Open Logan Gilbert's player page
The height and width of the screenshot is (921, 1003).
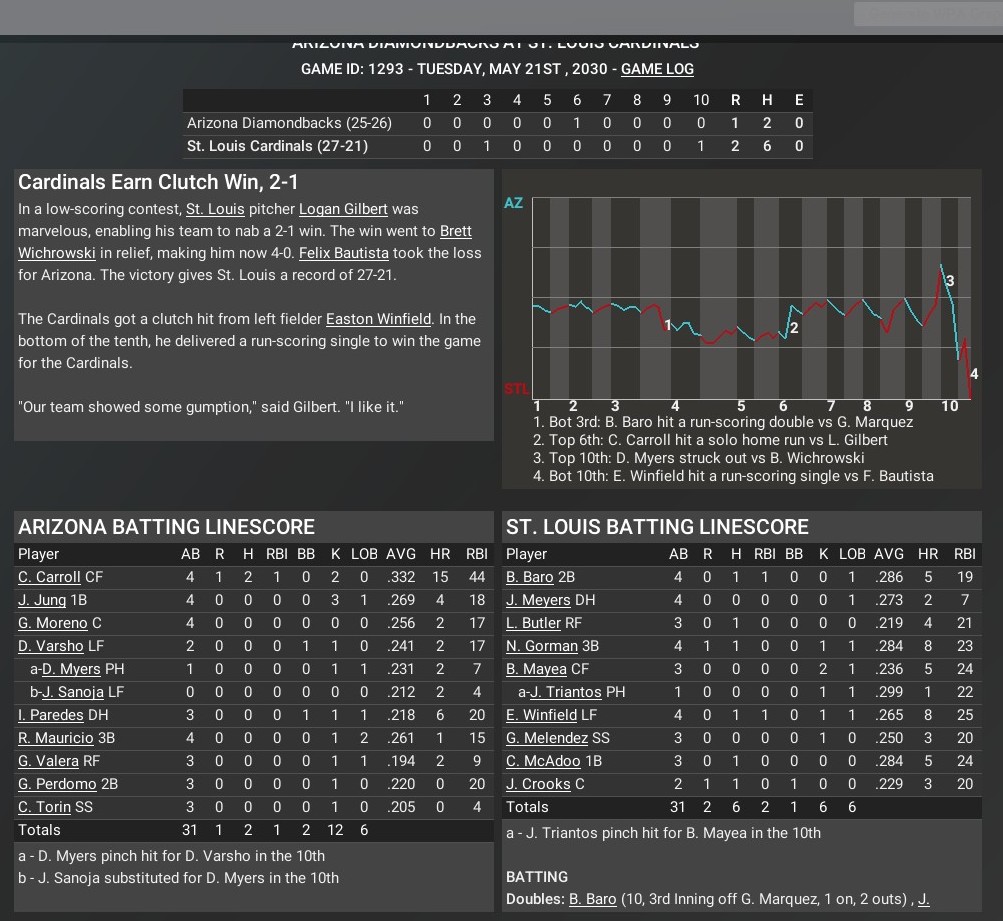(x=343, y=209)
